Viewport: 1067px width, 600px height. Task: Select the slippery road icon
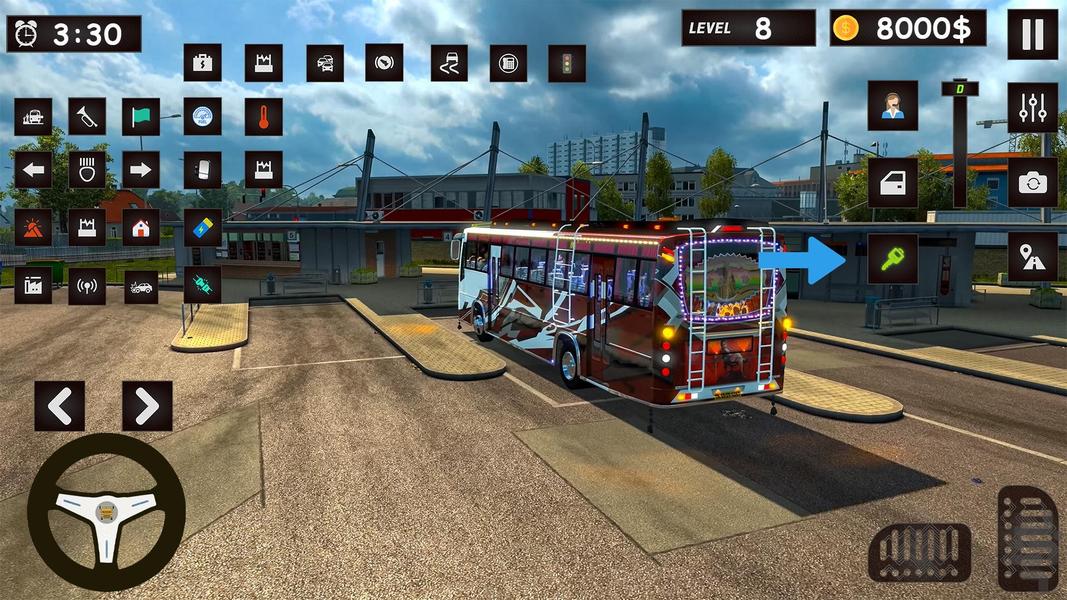point(449,63)
